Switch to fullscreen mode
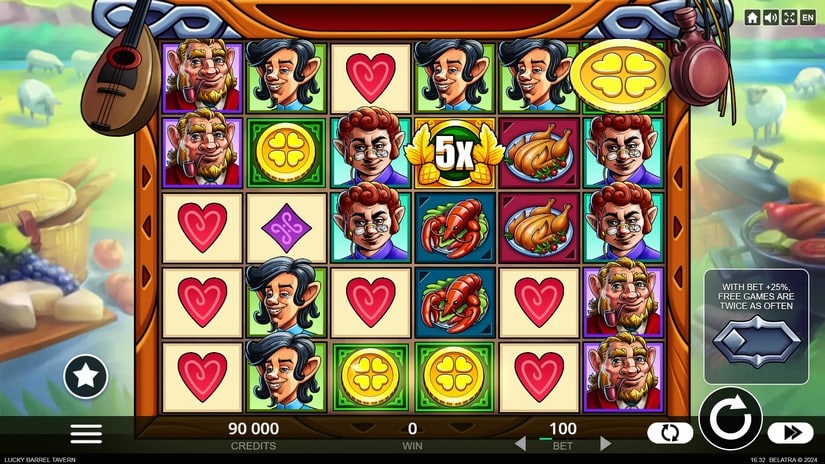Image resolution: width=825 pixels, height=464 pixels. pyautogui.click(x=789, y=17)
